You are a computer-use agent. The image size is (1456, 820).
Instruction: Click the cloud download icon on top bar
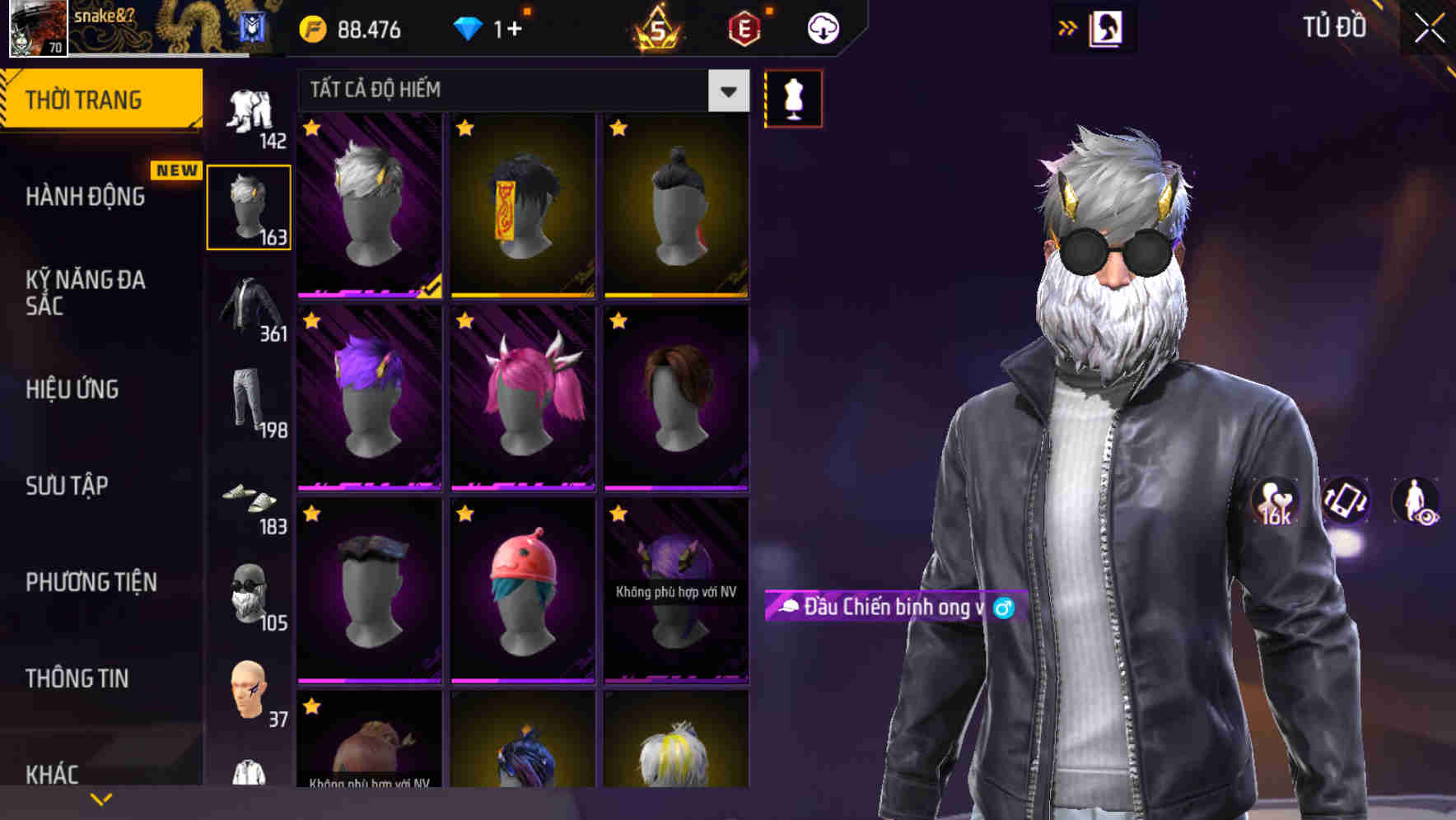pyautogui.click(x=821, y=27)
